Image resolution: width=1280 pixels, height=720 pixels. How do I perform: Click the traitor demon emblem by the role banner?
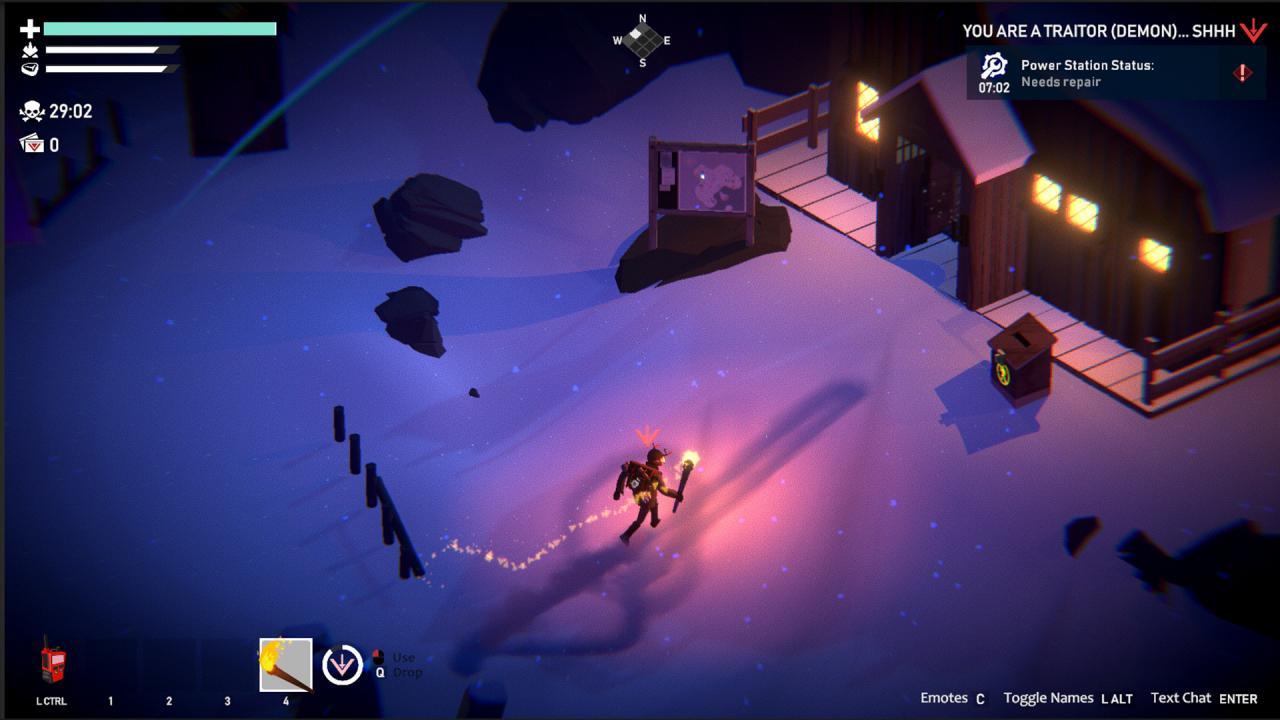tap(1253, 31)
